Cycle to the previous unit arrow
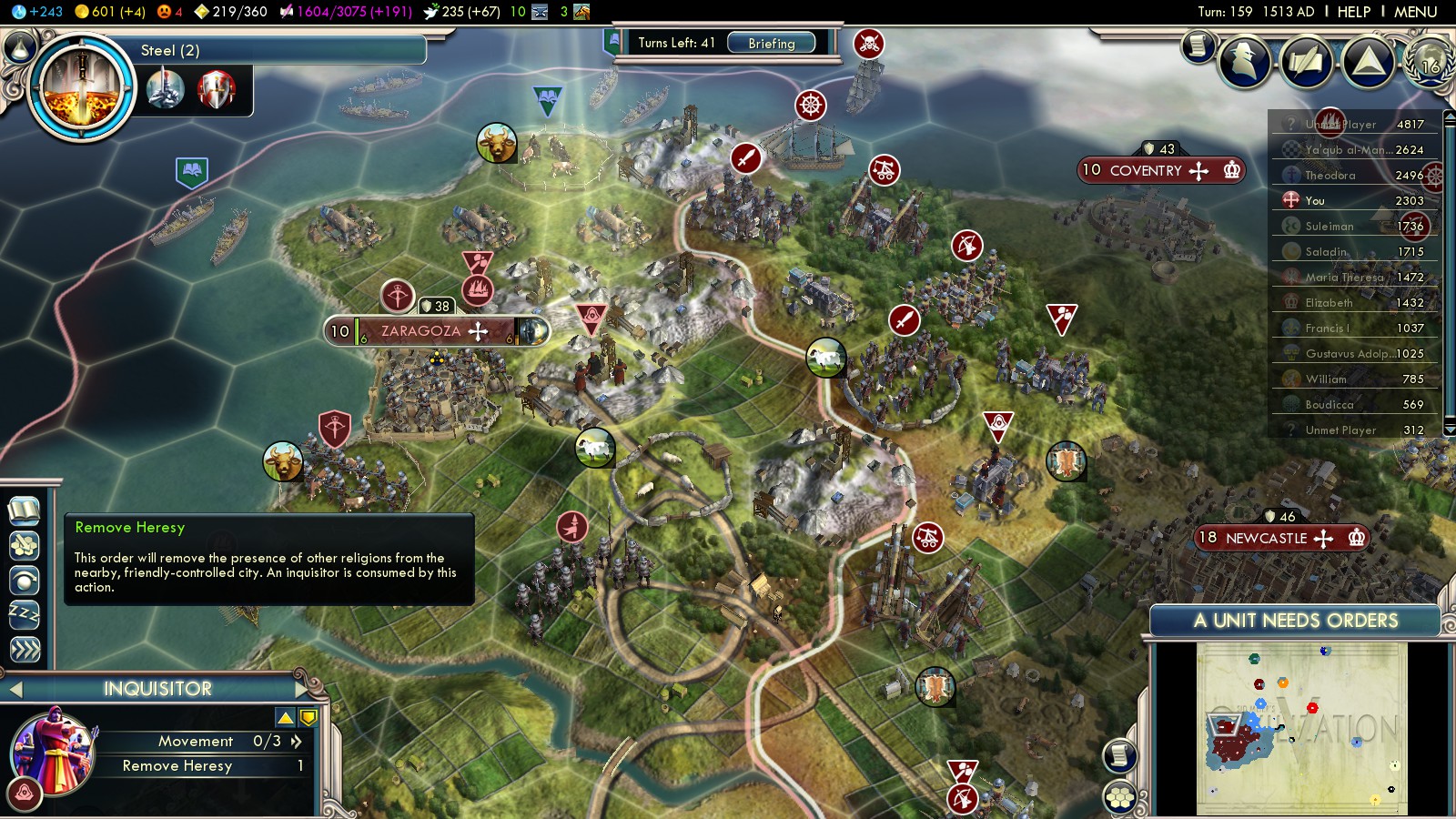Image resolution: width=1456 pixels, height=819 pixels. pyautogui.click(x=15, y=690)
